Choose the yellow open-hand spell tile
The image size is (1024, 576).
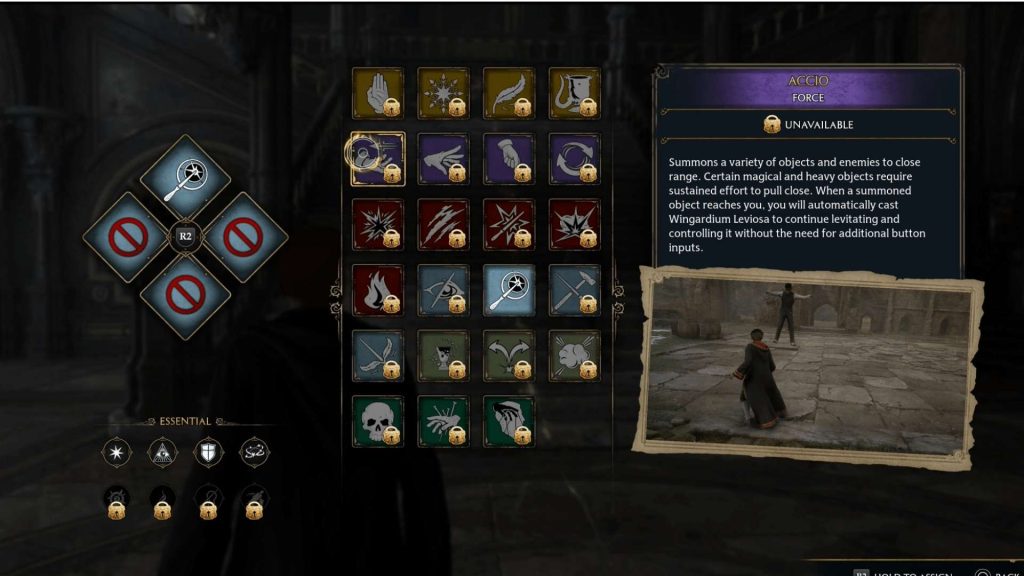coord(377,93)
